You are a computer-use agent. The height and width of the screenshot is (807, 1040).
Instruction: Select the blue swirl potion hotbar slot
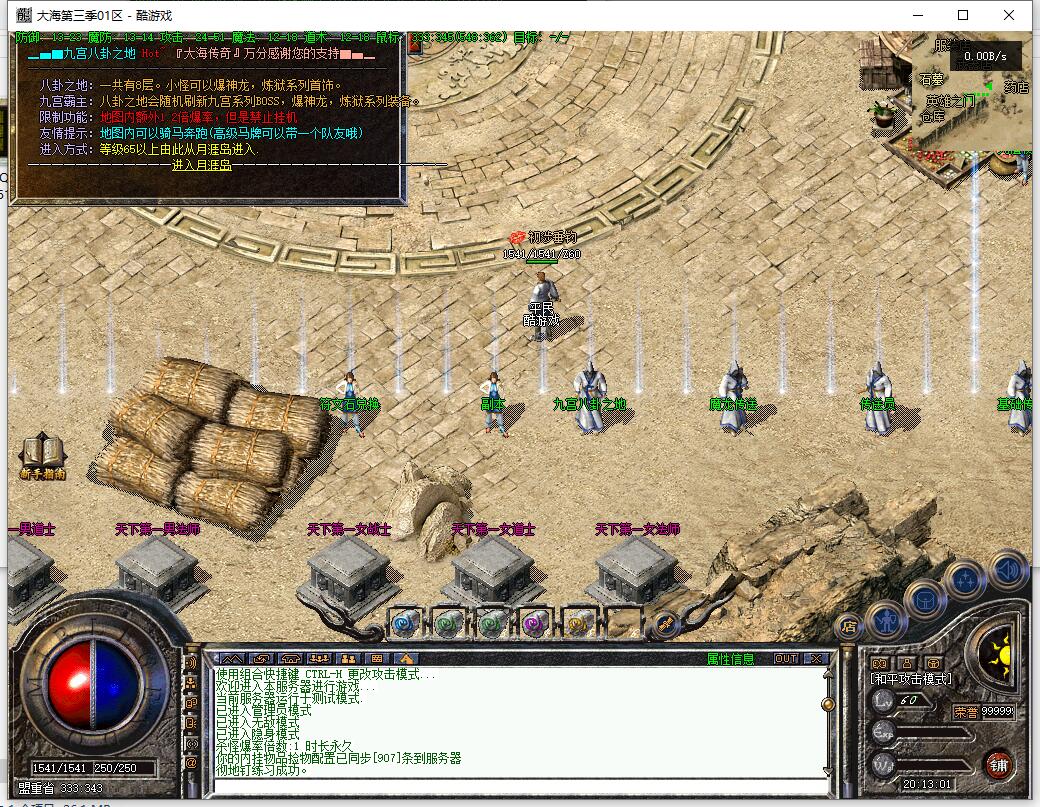pyautogui.click(x=403, y=623)
